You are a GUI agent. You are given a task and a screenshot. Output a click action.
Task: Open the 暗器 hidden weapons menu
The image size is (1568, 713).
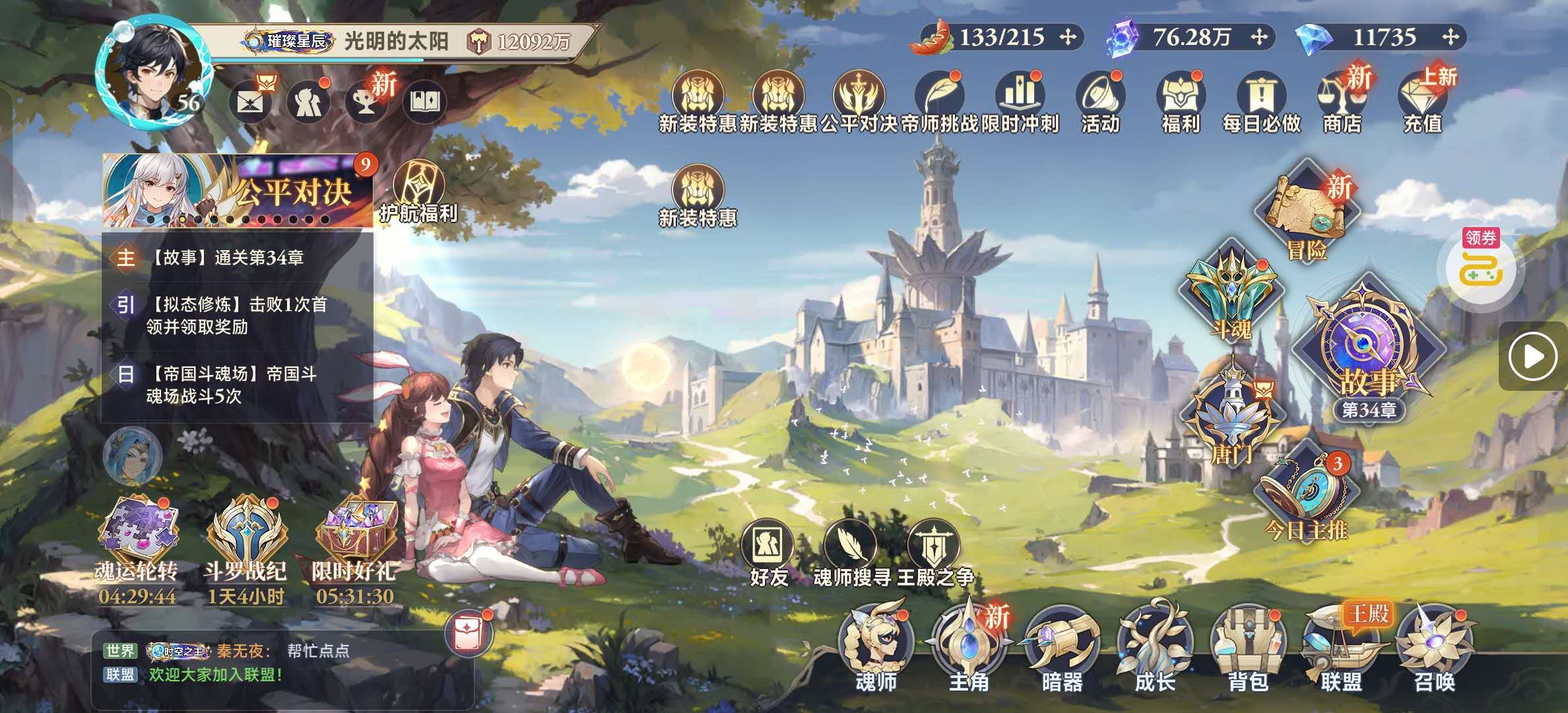click(1061, 647)
